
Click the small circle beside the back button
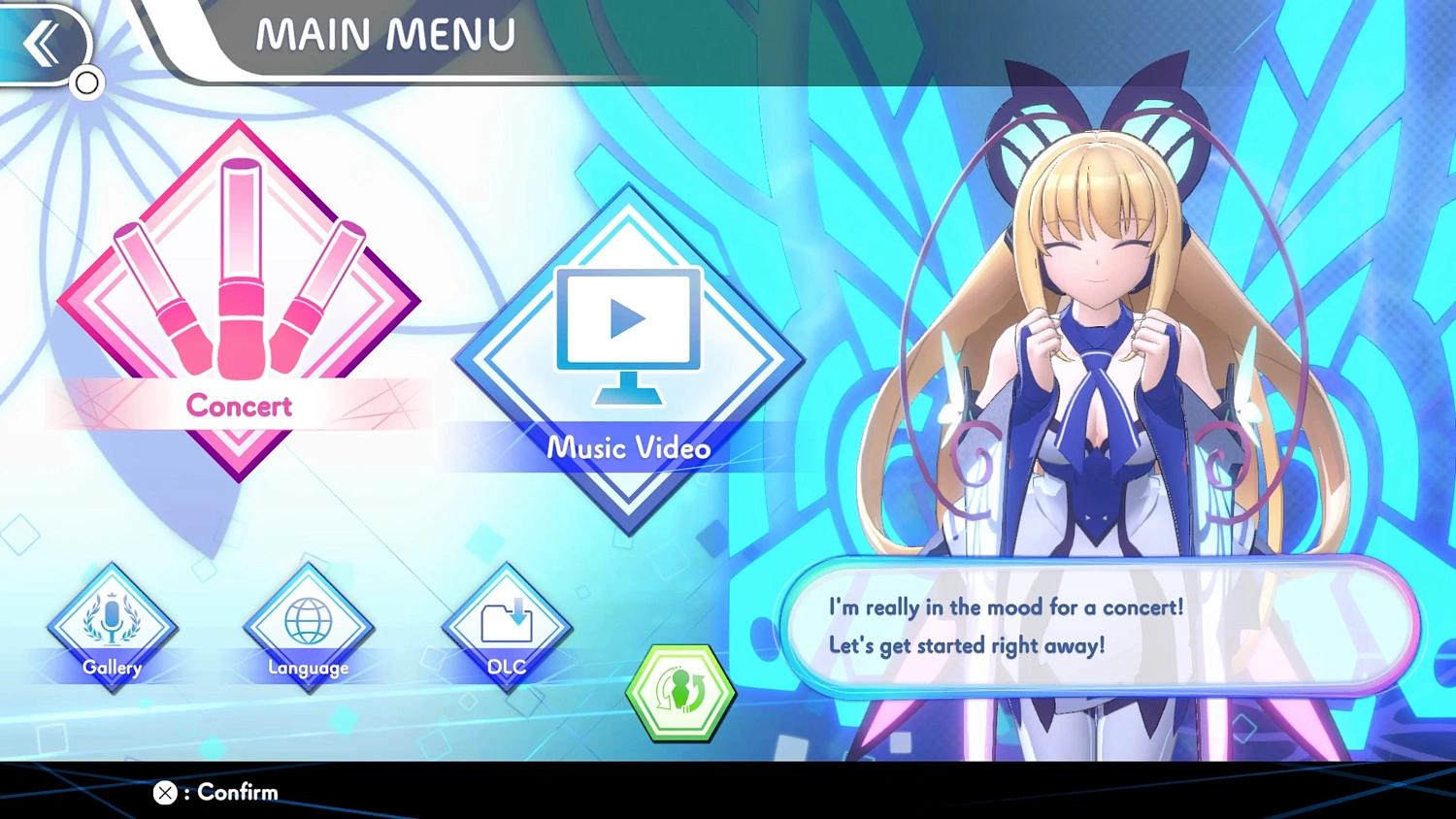click(x=86, y=83)
